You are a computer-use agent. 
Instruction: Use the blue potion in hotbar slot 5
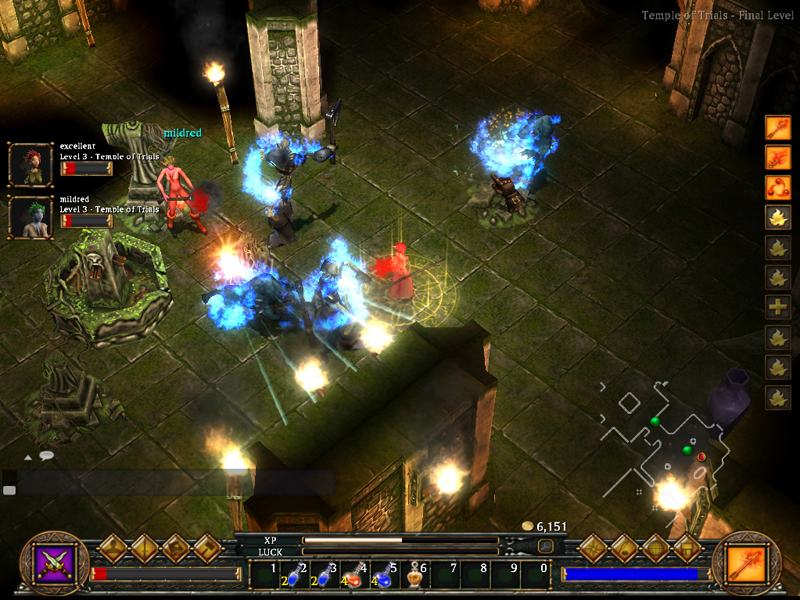pyautogui.click(x=386, y=574)
